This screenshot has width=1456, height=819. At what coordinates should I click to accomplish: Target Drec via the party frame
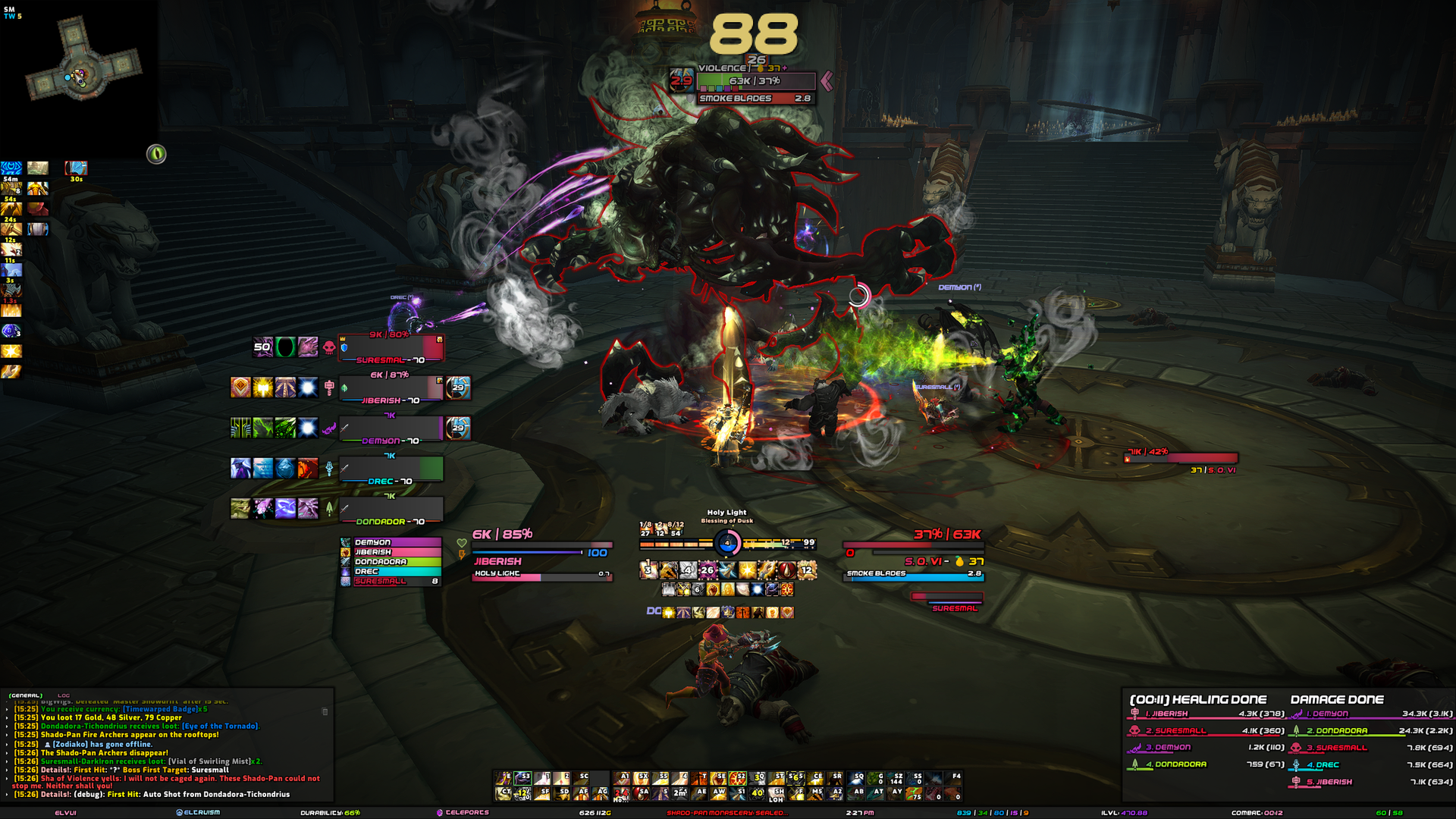coord(391,469)
